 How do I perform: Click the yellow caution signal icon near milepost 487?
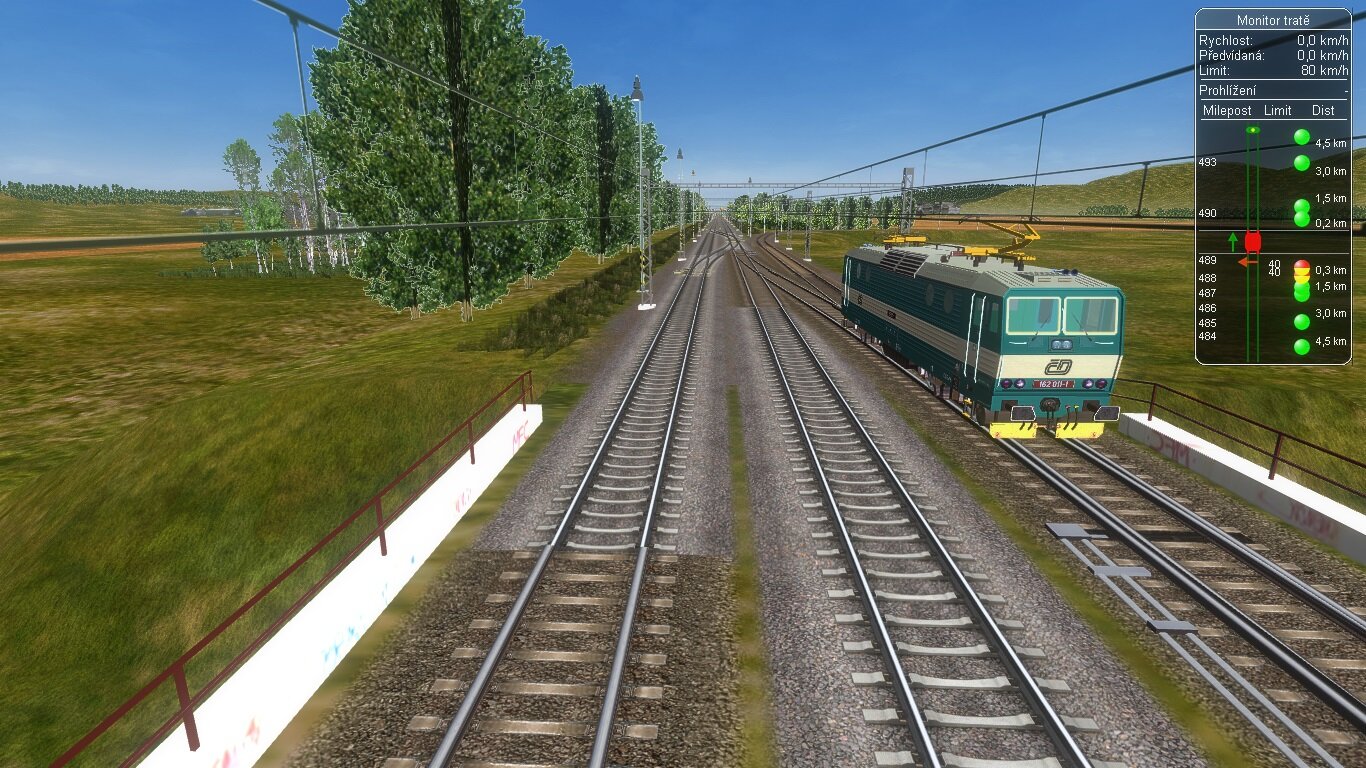1303,277
